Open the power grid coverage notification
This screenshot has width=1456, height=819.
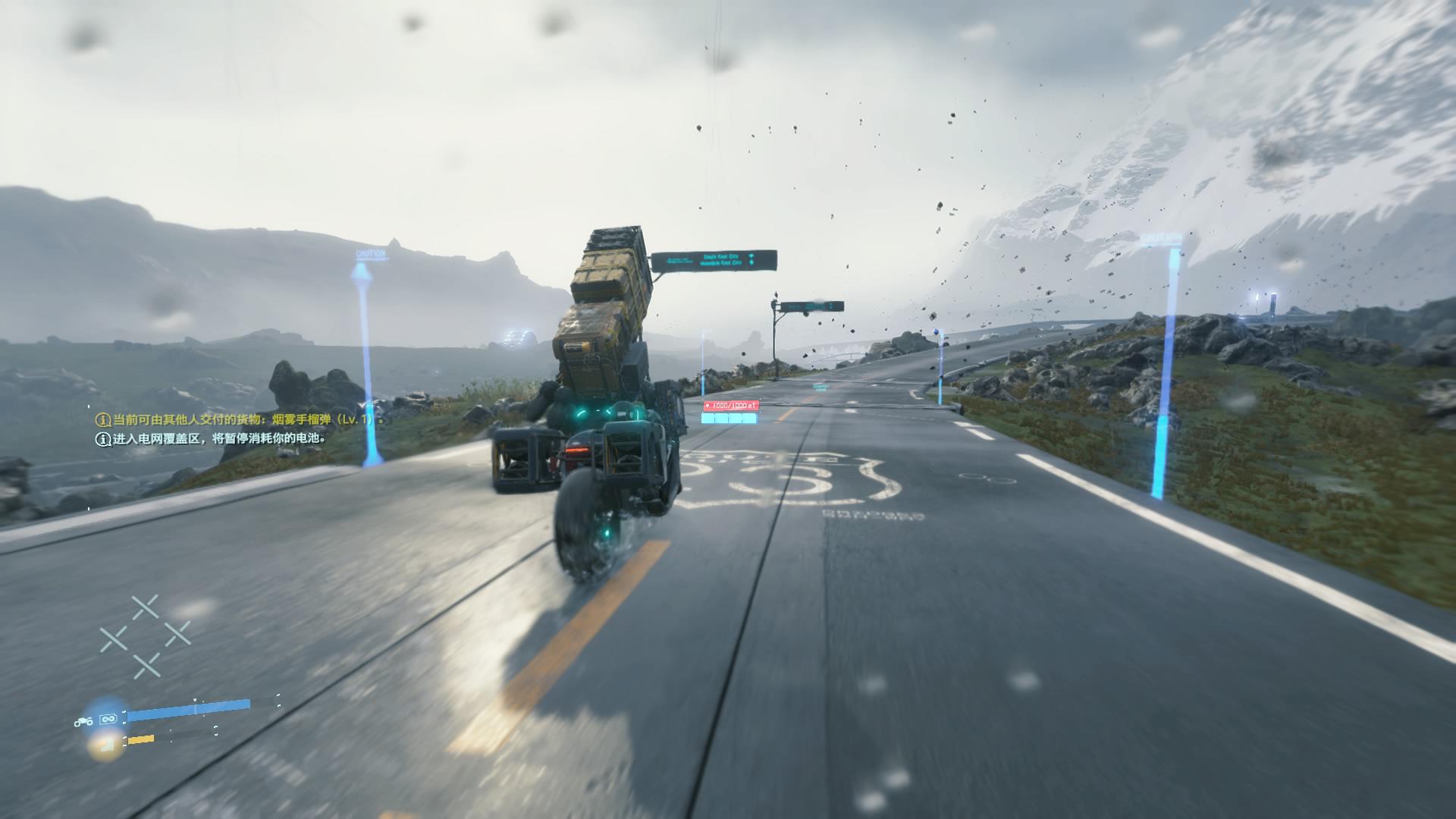(212, 438)
